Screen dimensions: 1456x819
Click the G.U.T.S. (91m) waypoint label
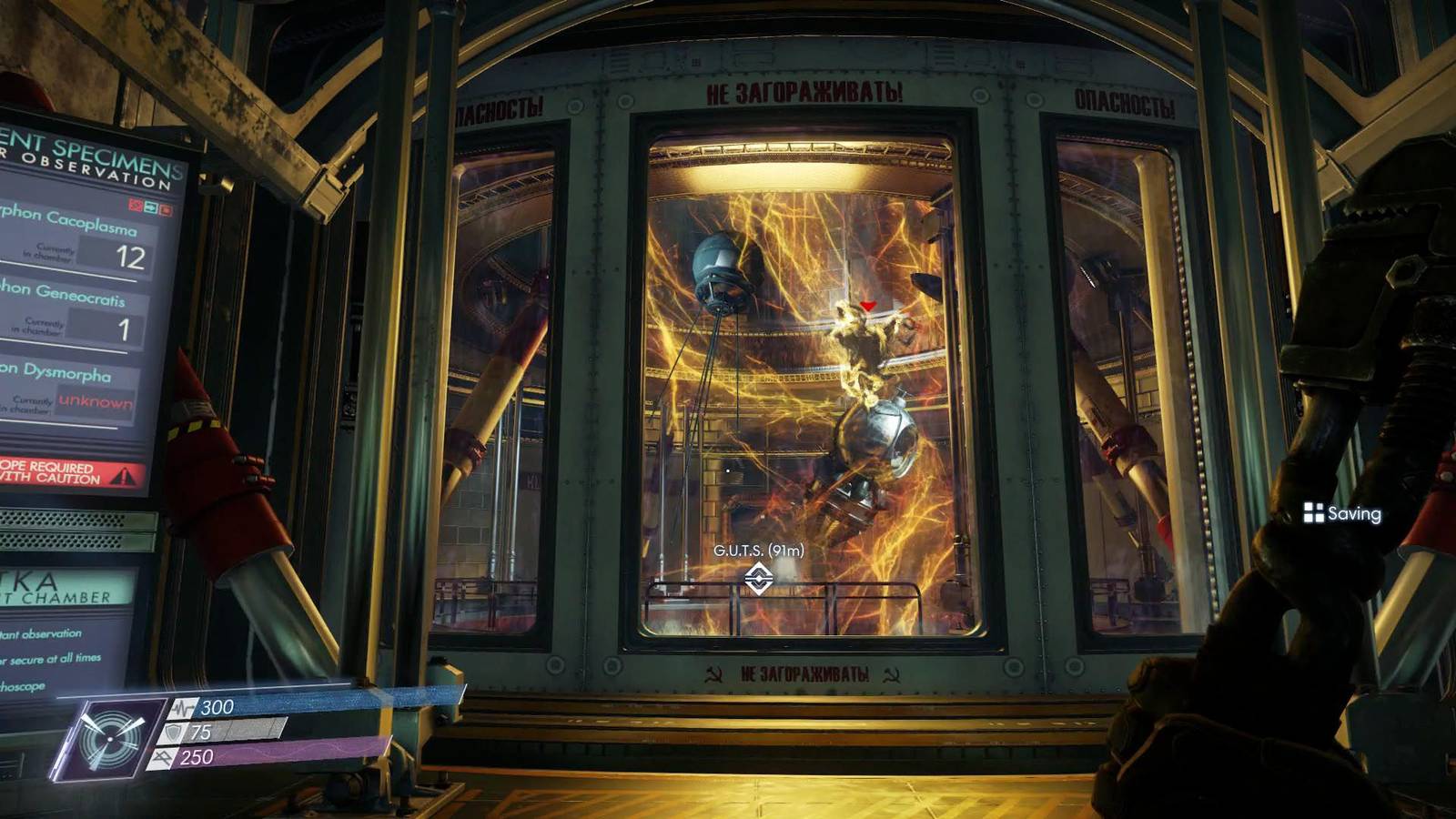coord(758,551)
